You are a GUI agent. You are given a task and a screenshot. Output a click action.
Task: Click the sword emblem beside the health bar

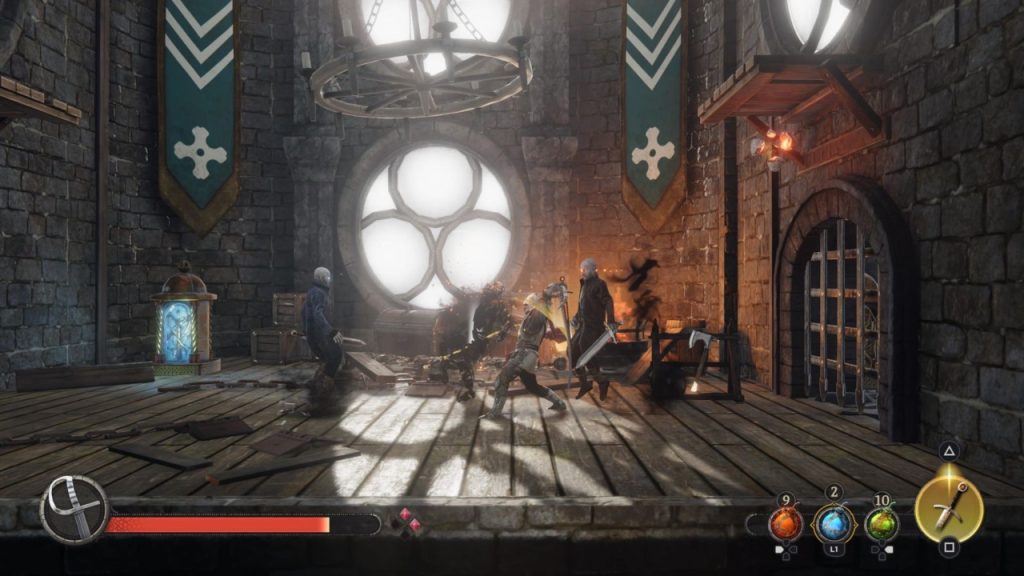74,509
